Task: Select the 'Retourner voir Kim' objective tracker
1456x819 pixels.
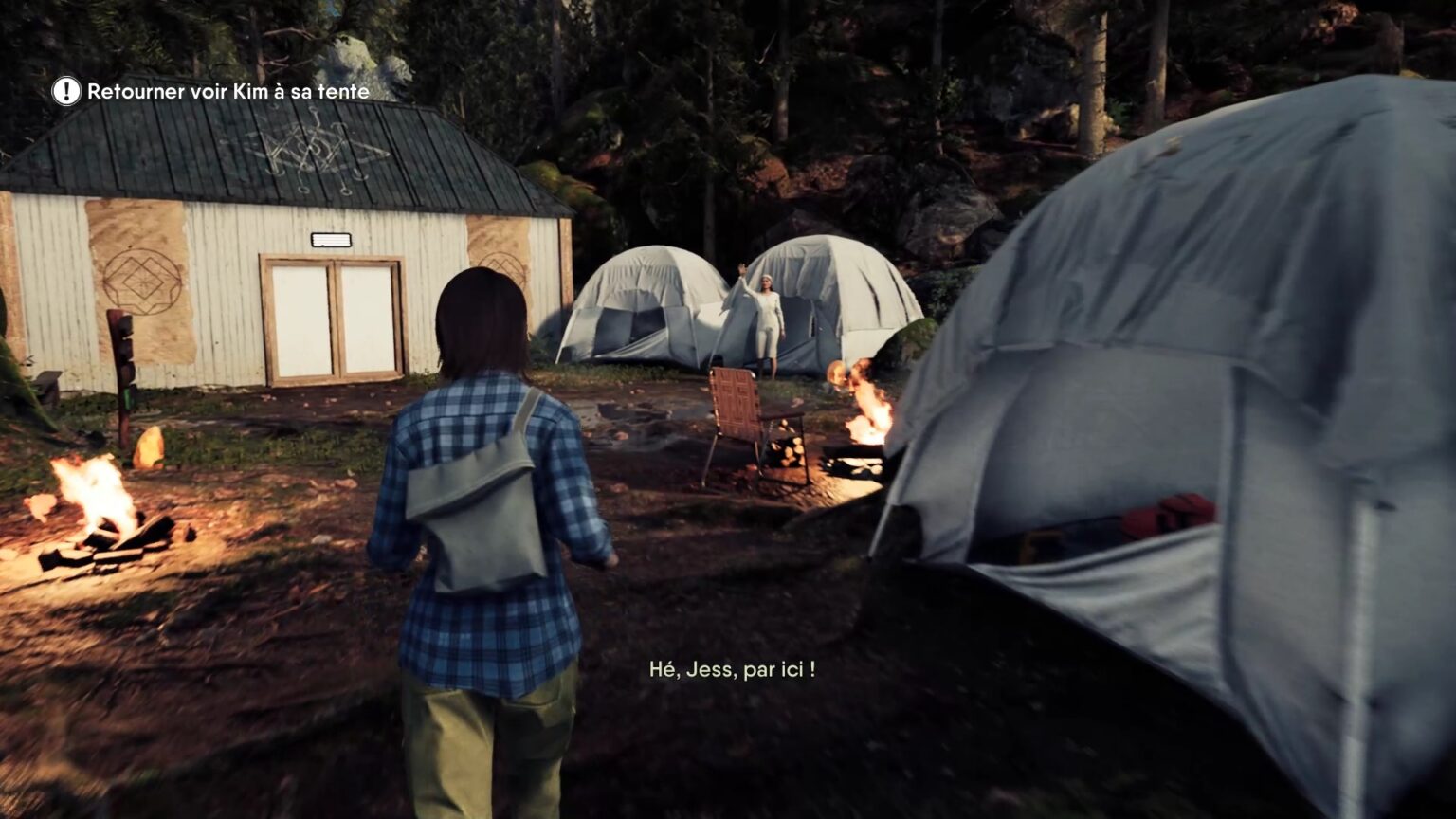Action: click(x=227, y=92)
